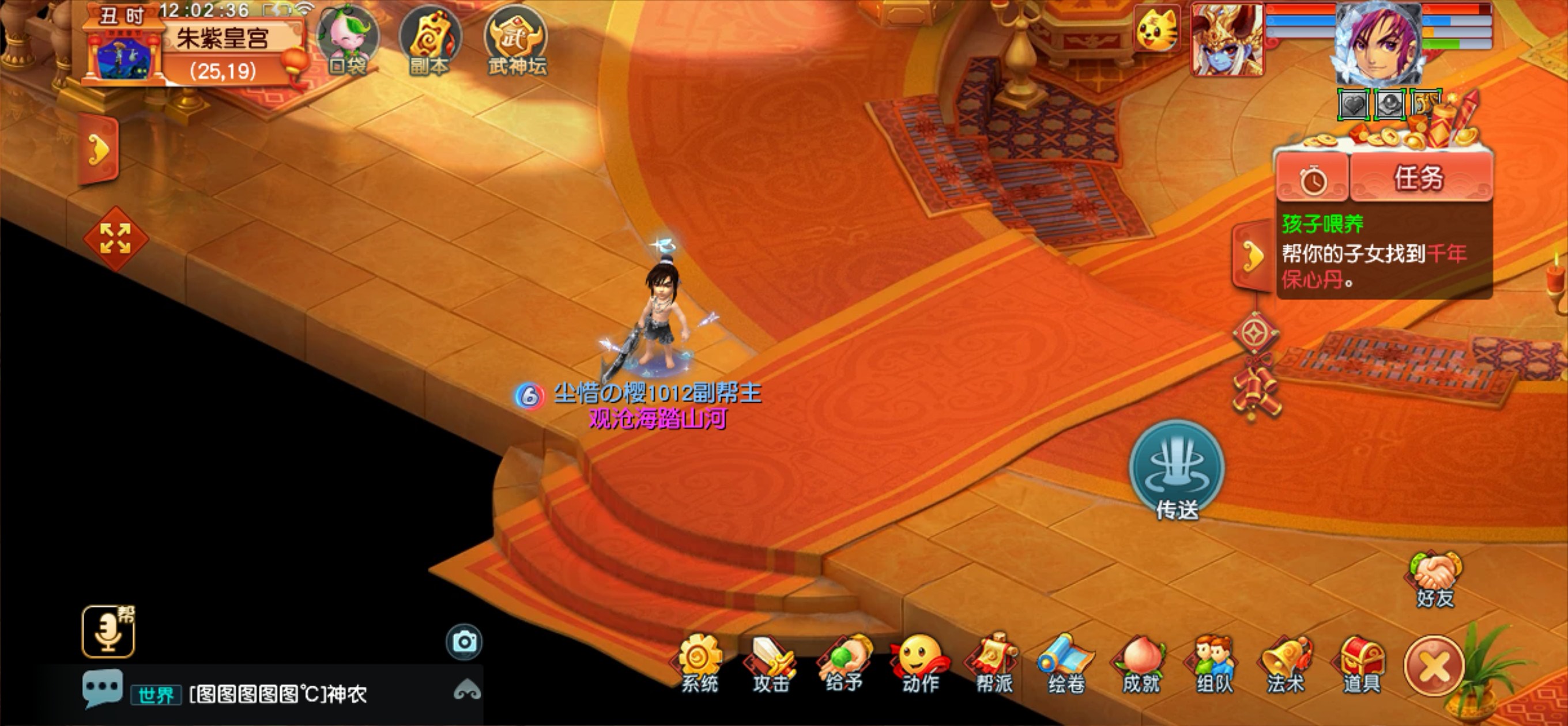Switch to the 任务 quest tab
The width and height of the screenshot is (1568, 726).
(x=1419, y=178)
